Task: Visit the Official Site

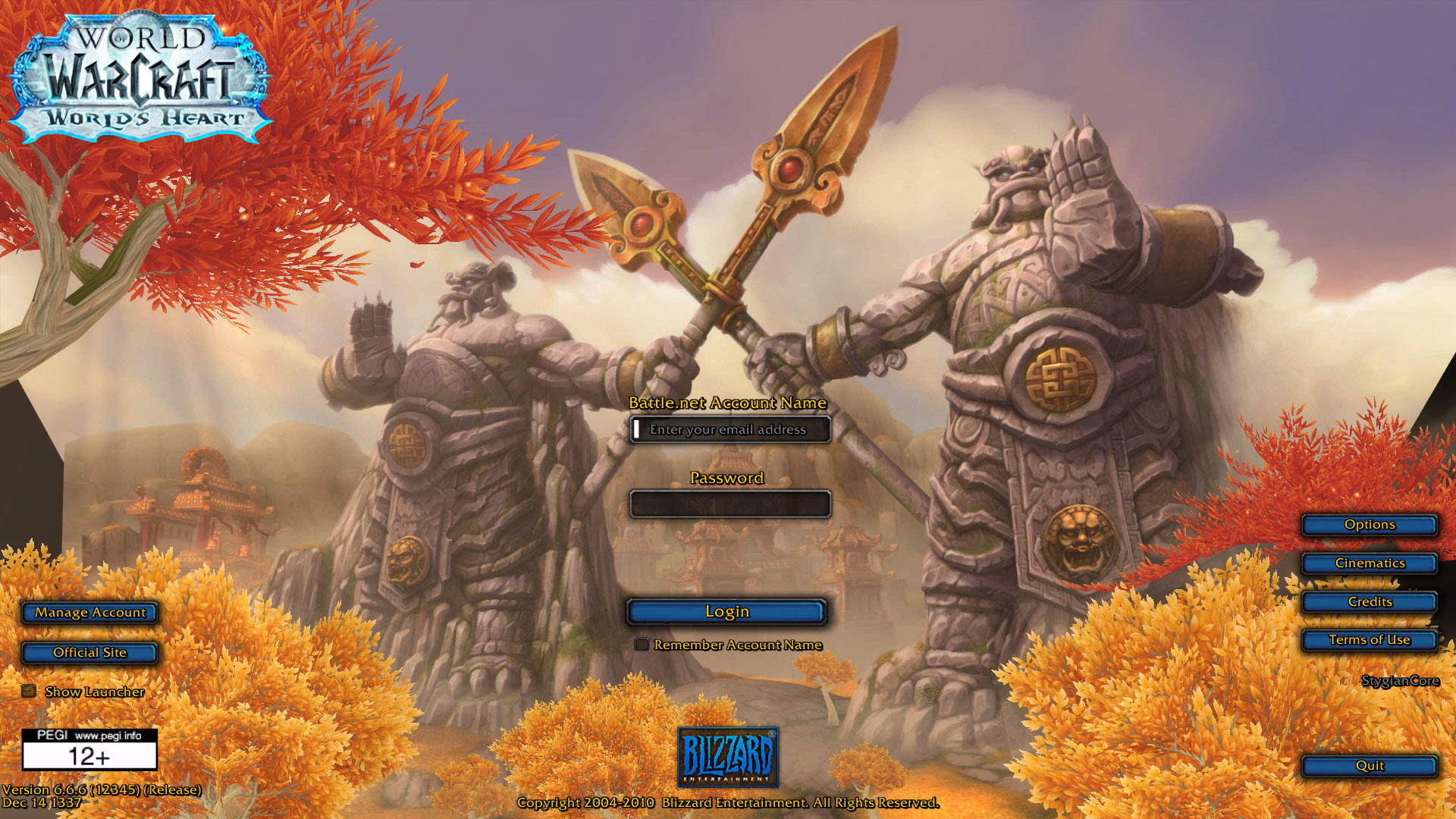Action: pos(89,652)
